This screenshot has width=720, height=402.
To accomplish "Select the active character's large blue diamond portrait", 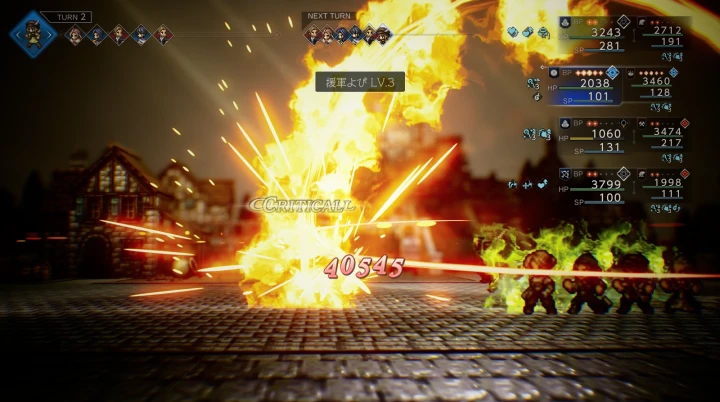I will click(x=34, y=33).
